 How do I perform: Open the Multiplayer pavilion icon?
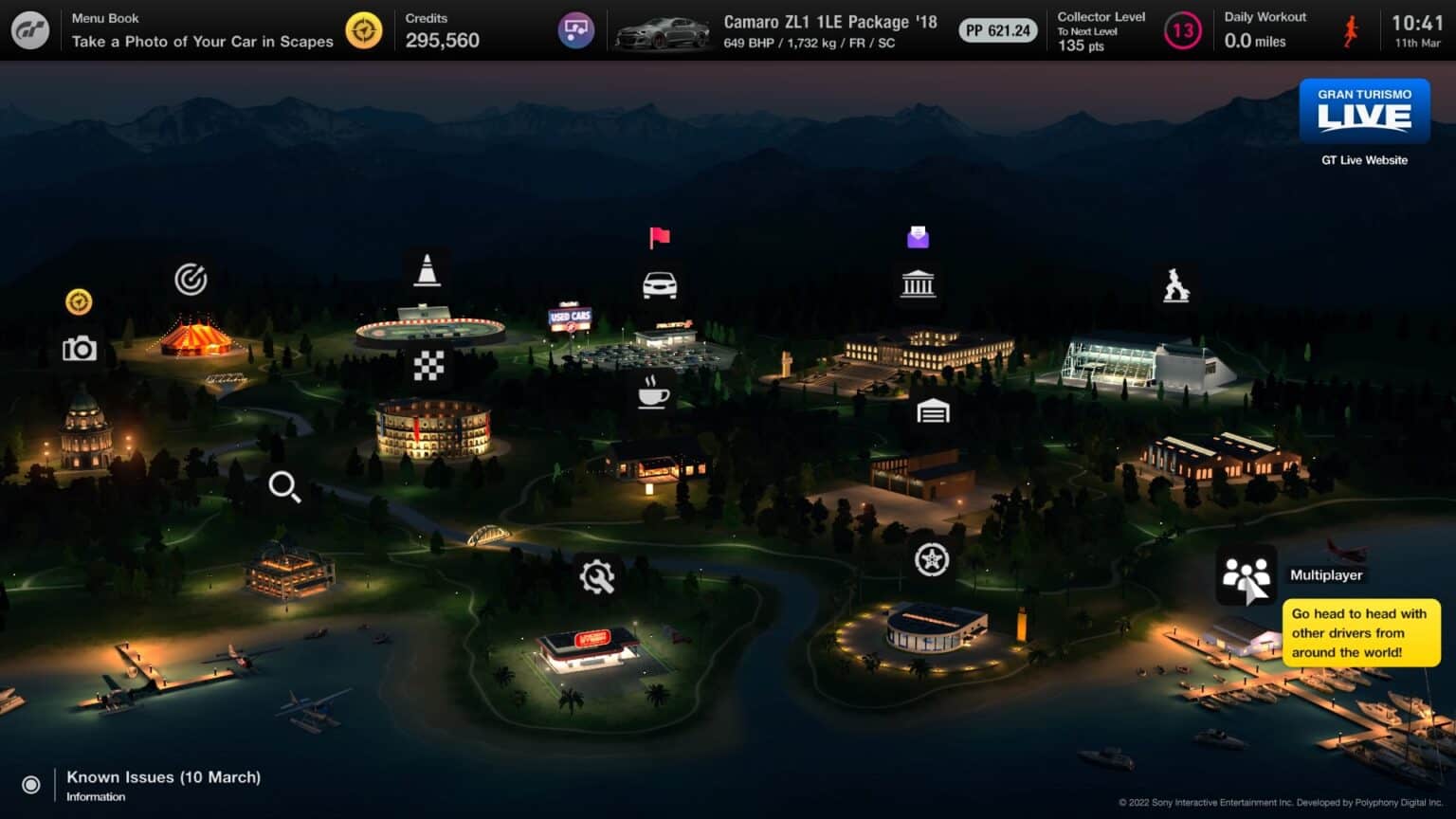[x=1246, y=574]
